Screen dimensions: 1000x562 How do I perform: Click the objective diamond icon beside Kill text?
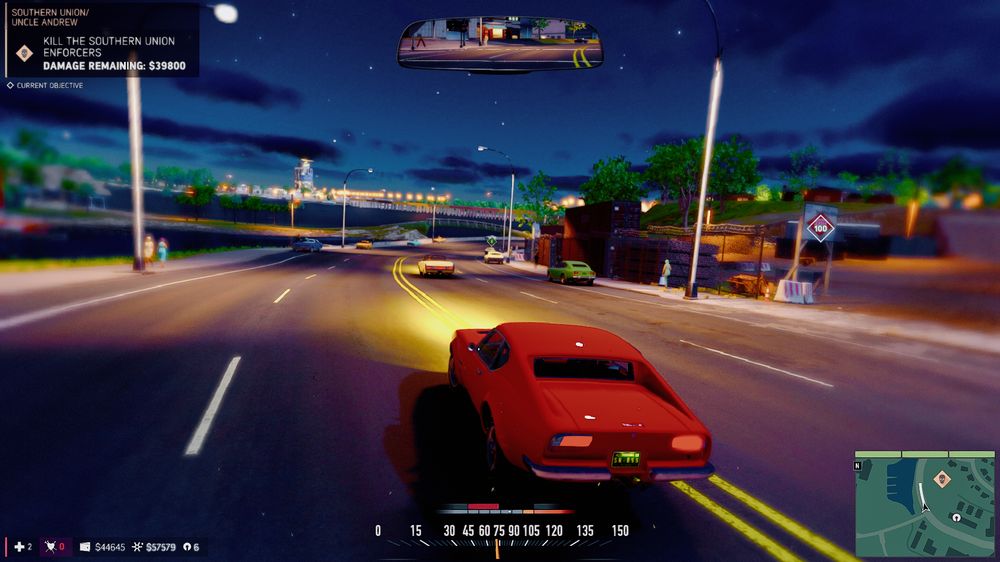25,53
